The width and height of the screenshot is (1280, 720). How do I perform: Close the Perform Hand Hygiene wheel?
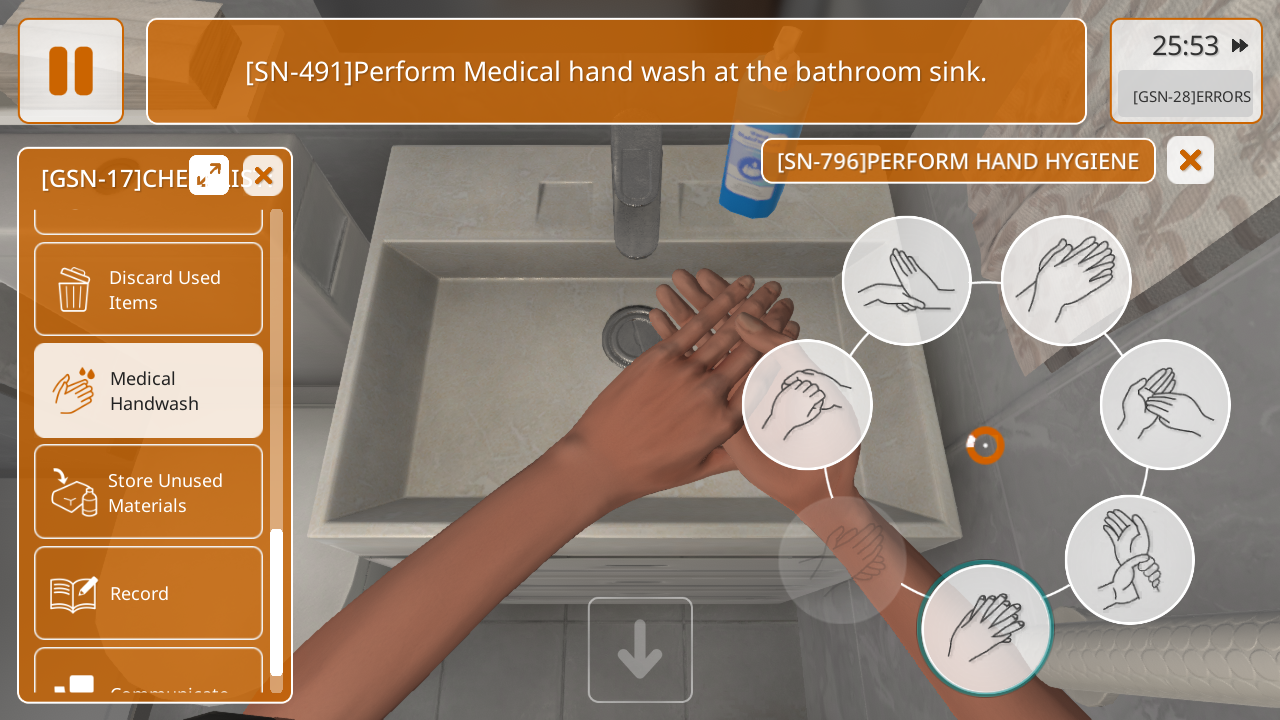[x=1190, y=160]
